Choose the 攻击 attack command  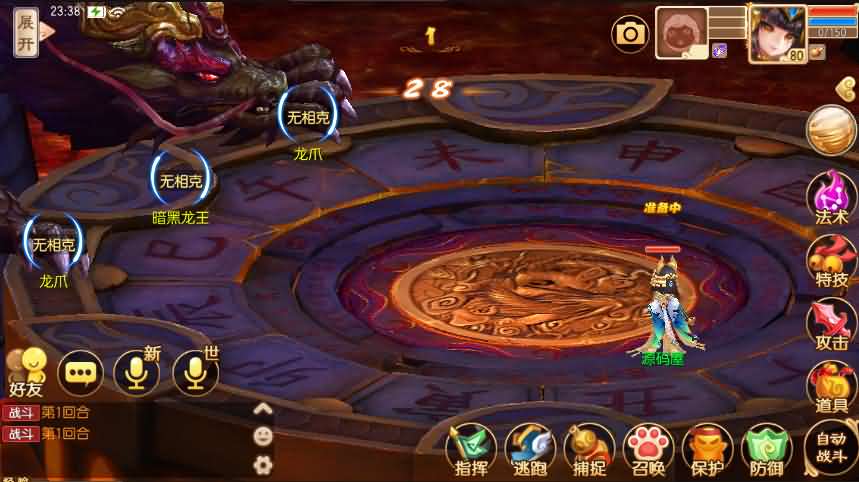(x=831, y=321)
